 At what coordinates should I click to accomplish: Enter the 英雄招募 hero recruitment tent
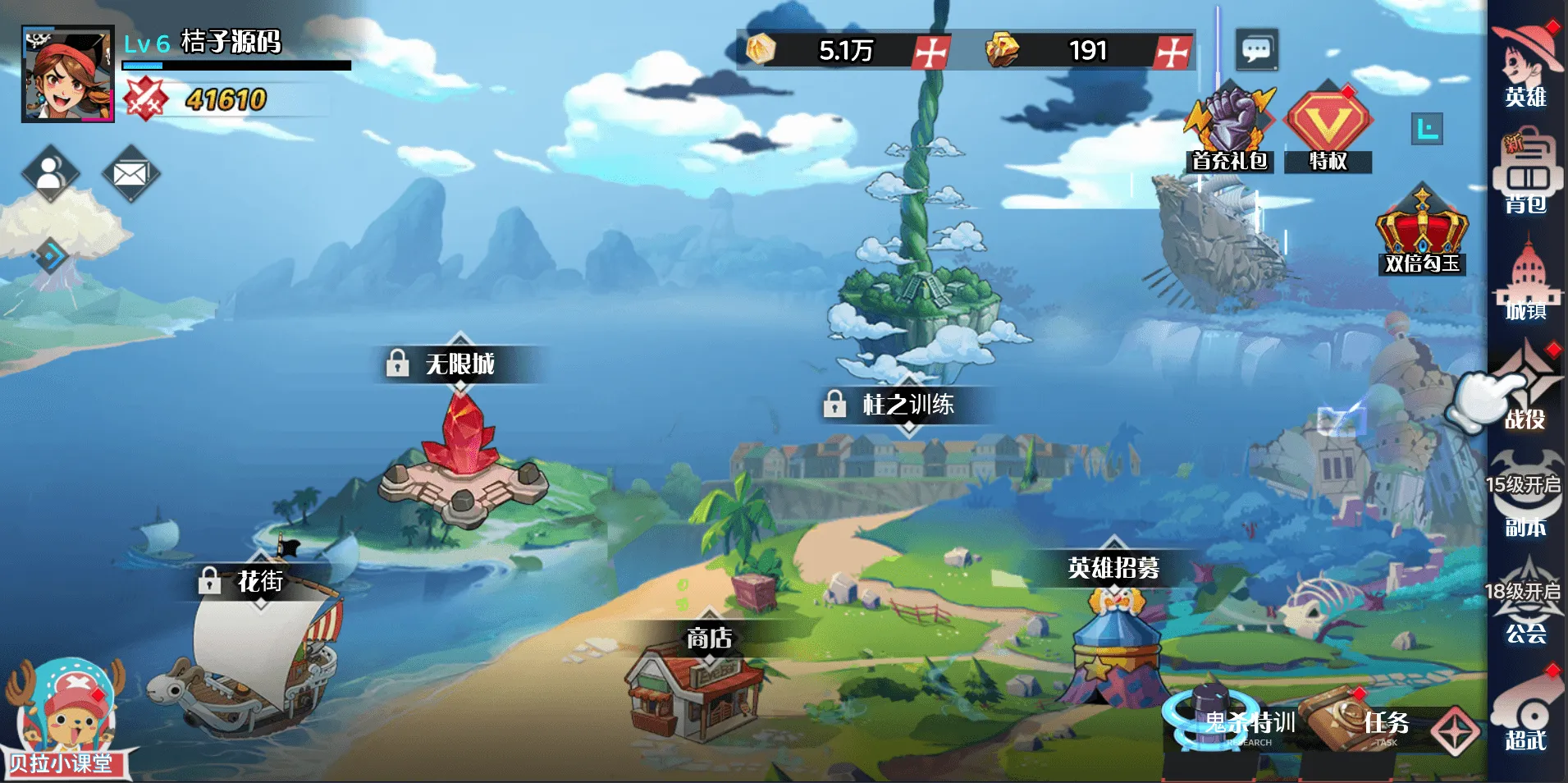[1114, 648]
